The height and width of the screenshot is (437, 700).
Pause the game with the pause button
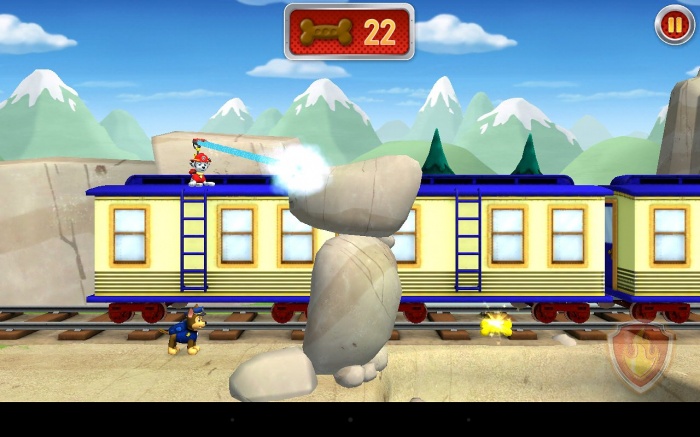tap(674, 25)
